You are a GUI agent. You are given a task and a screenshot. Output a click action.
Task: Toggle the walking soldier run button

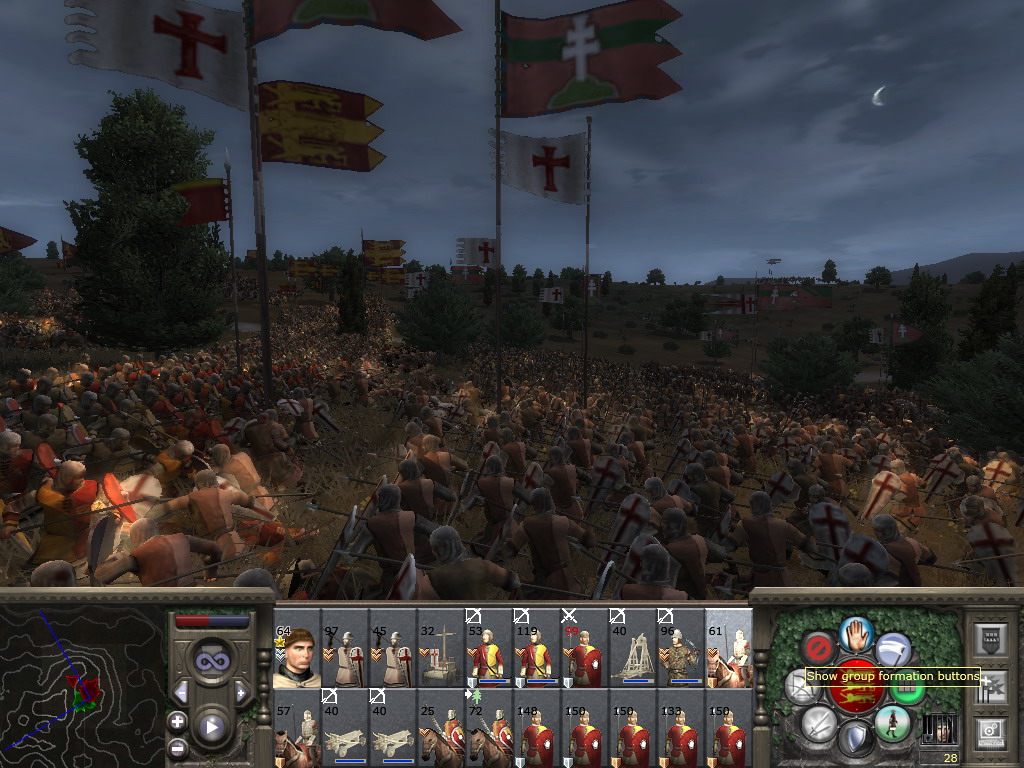(892, 723)
